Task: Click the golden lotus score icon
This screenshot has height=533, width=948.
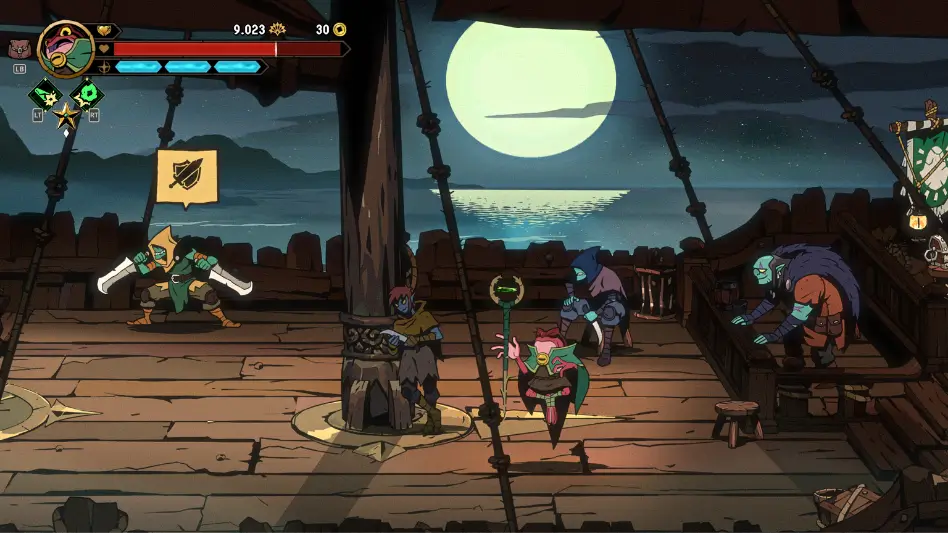Action: point(277,30)
